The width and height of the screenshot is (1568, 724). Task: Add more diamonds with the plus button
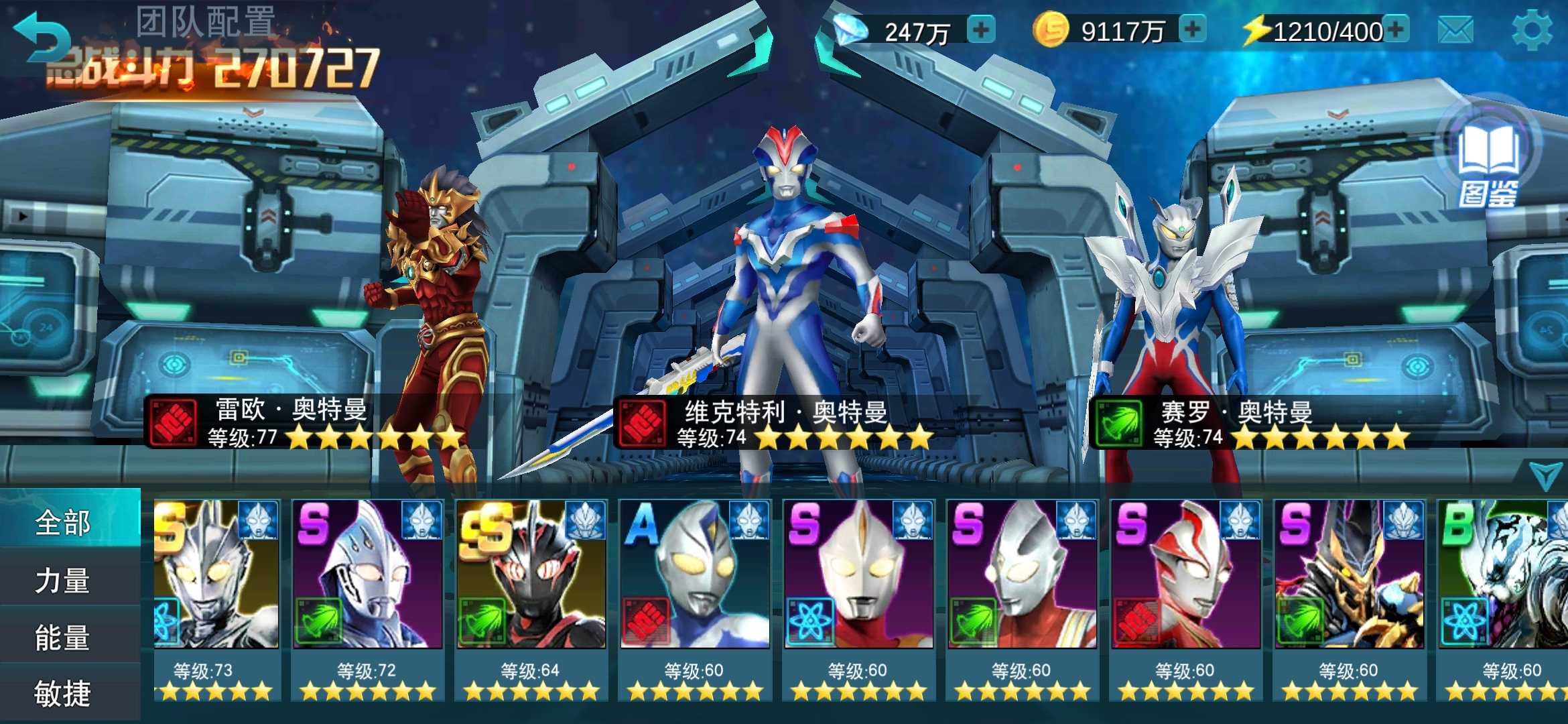pos(981,30)
